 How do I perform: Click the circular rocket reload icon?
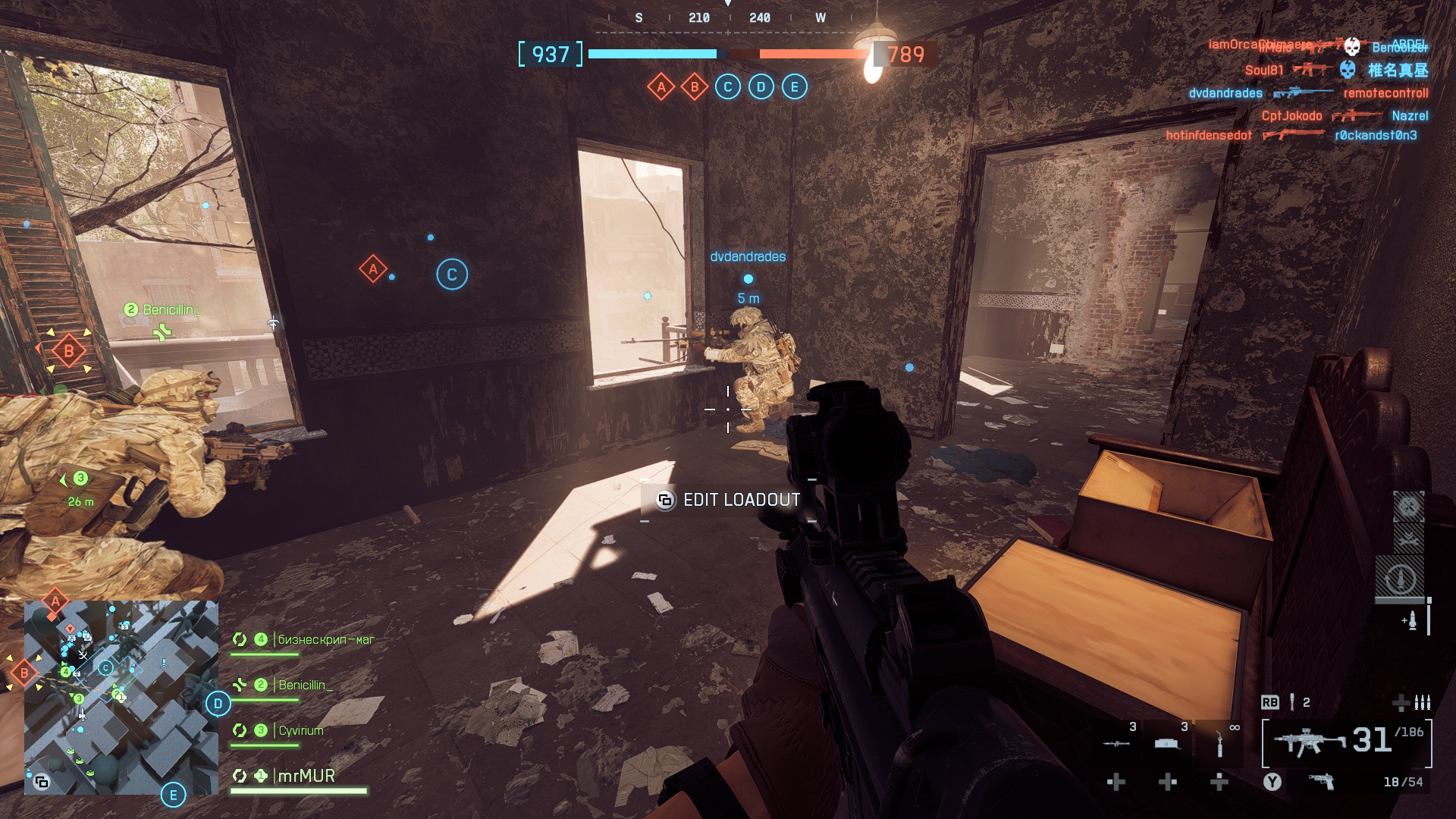1400,580
